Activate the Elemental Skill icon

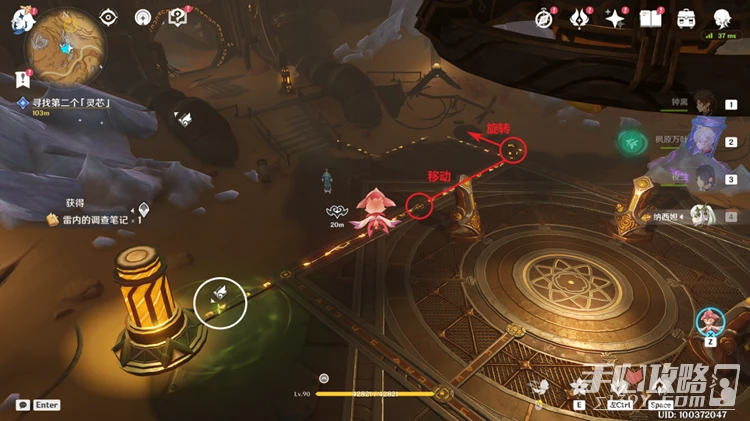click(579, 388)
